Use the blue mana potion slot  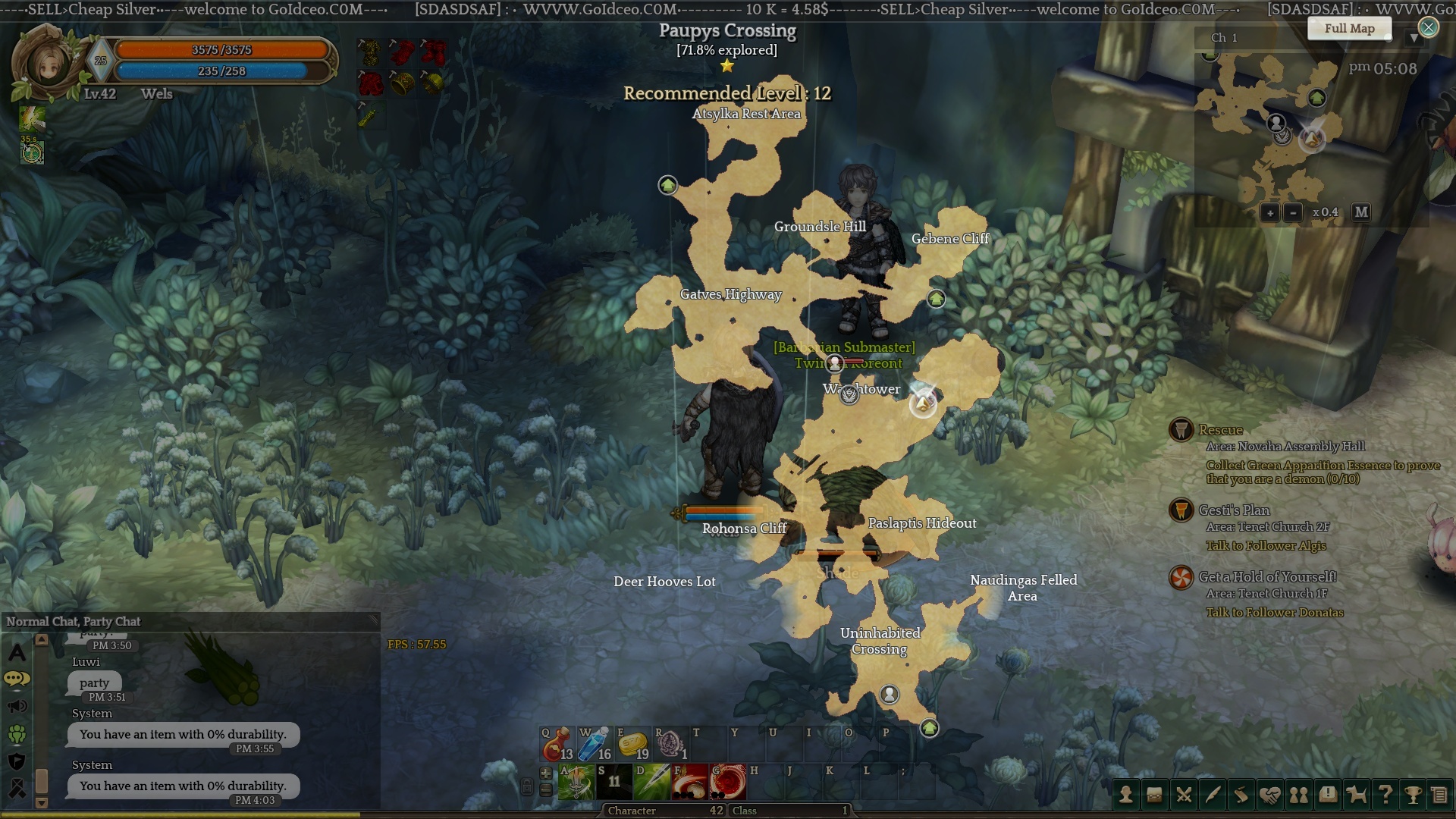click(595, 744)
